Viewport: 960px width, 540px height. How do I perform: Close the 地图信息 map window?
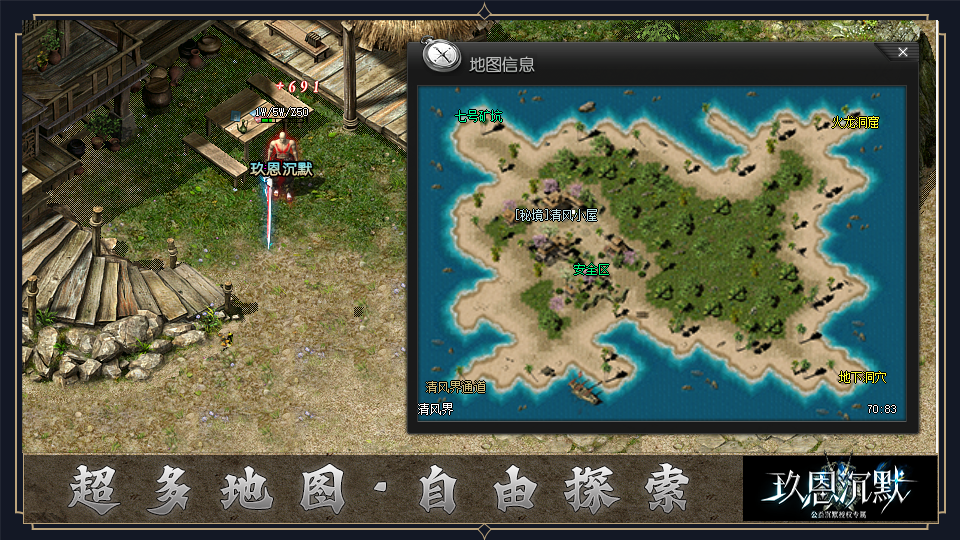902,52
